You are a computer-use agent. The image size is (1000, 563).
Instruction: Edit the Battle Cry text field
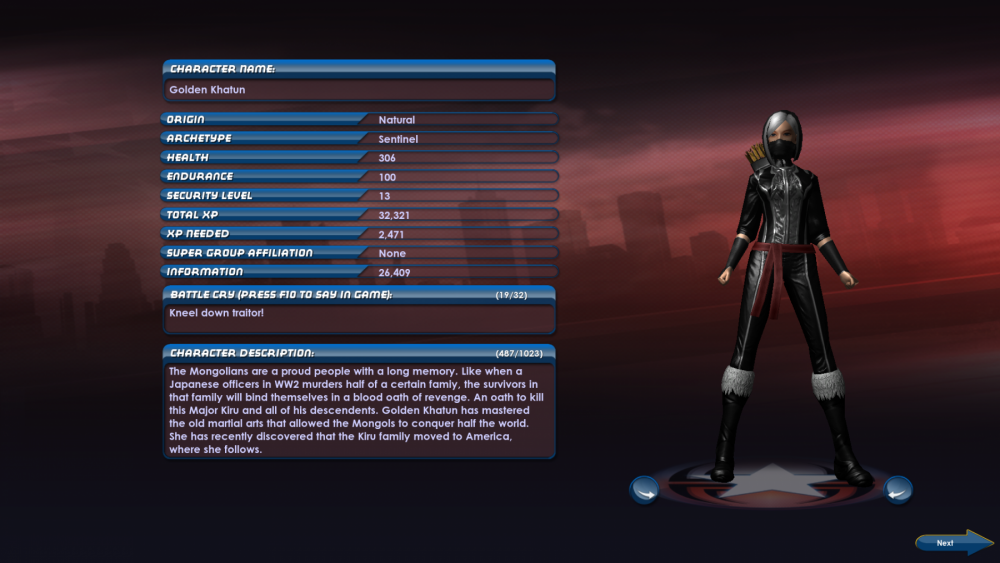359,317
